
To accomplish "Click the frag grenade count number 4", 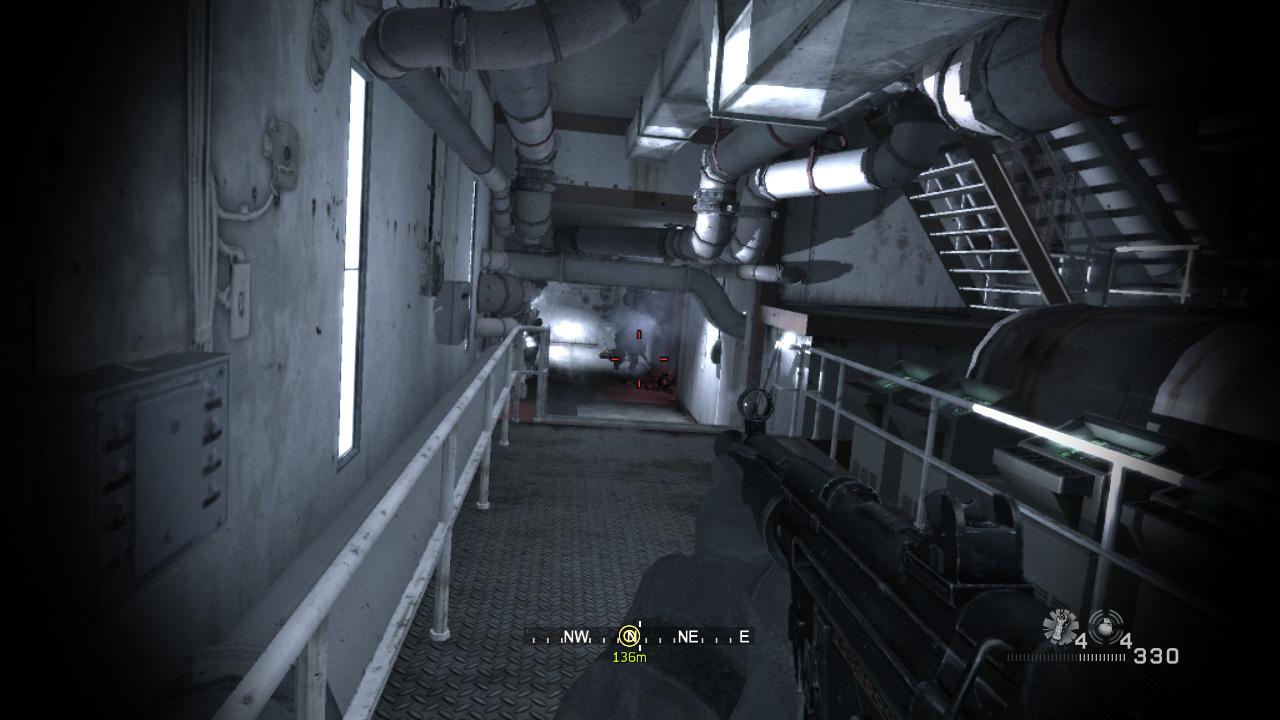I will pos(1127,640).
